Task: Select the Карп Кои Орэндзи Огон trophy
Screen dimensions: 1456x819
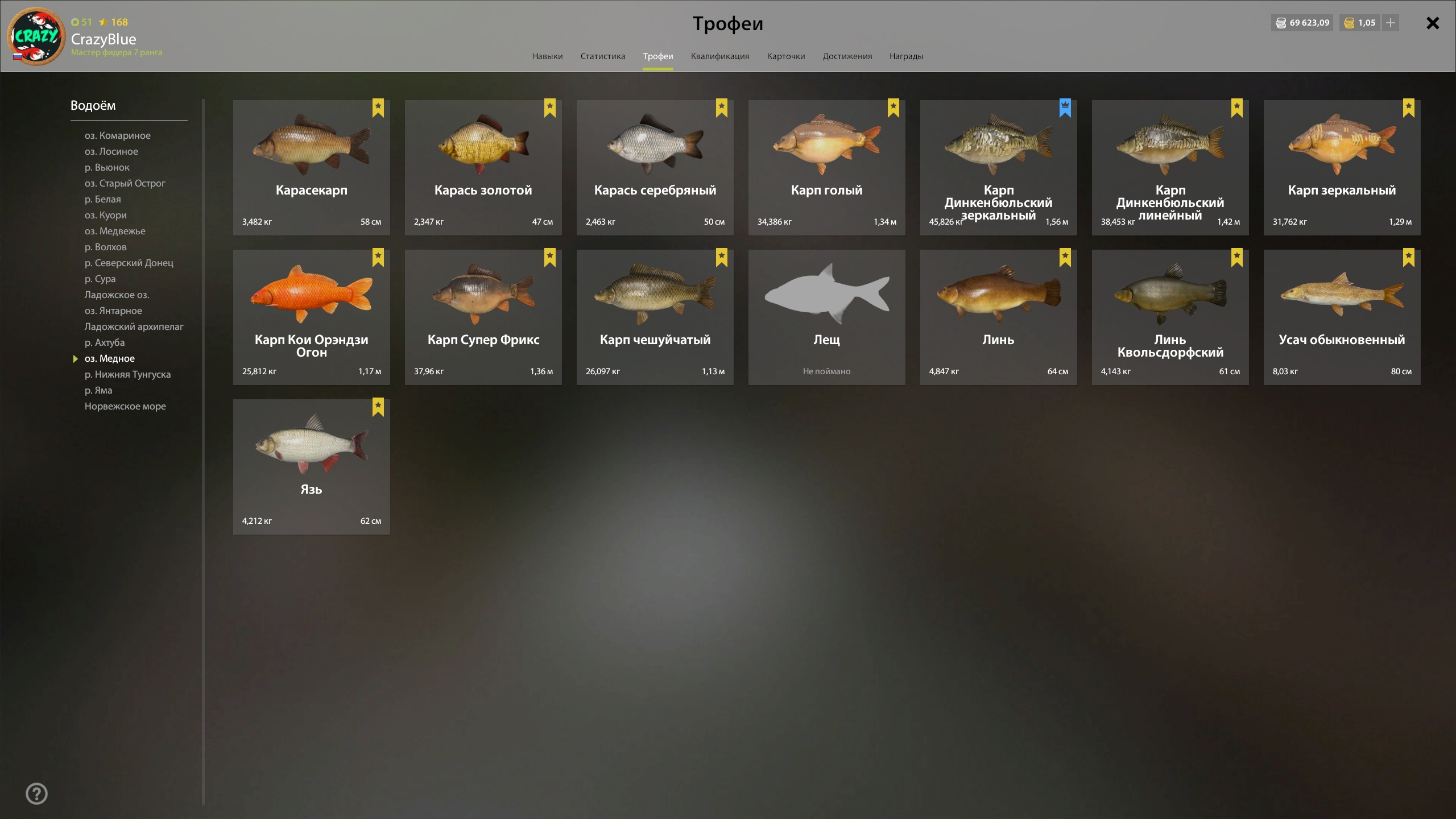Action: click(x=311, y=317)
